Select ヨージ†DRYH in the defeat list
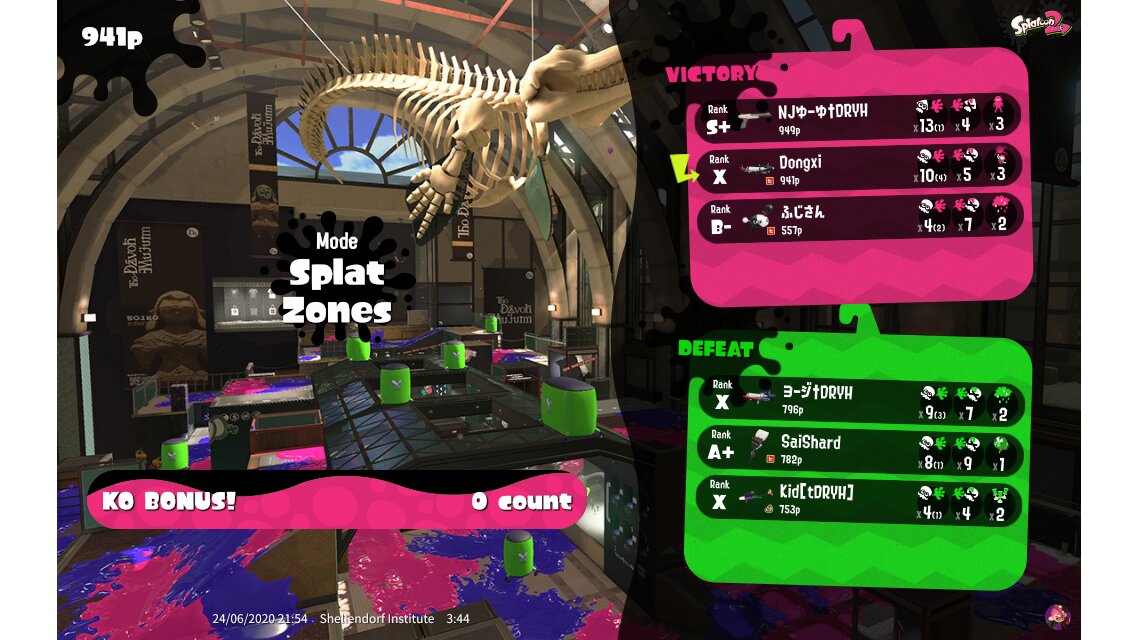 tap(861, 398)
